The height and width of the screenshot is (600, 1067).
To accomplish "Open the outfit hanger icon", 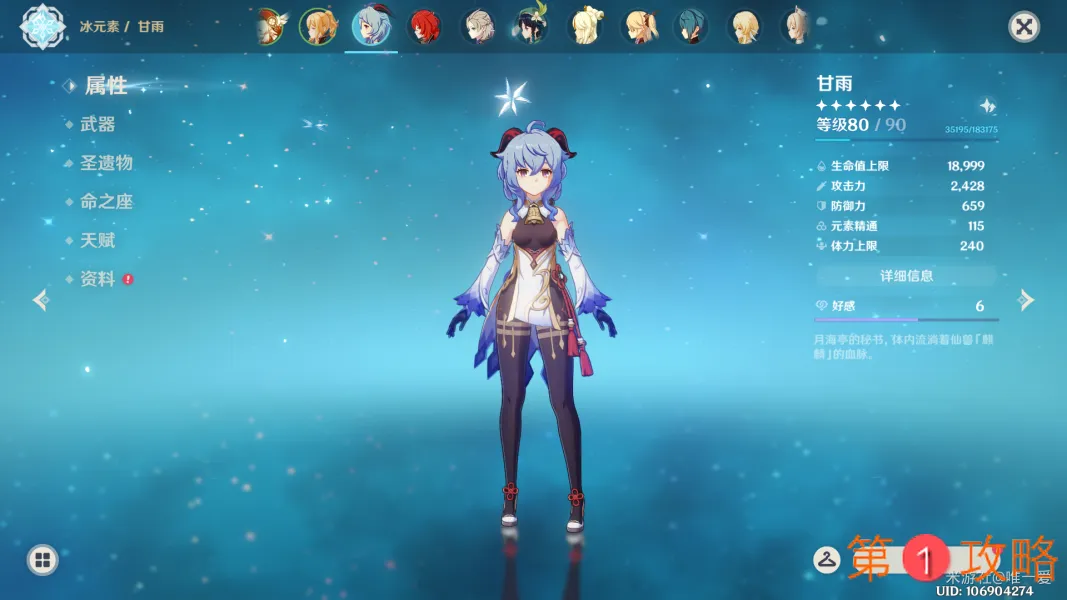I will tap(827, 560).
